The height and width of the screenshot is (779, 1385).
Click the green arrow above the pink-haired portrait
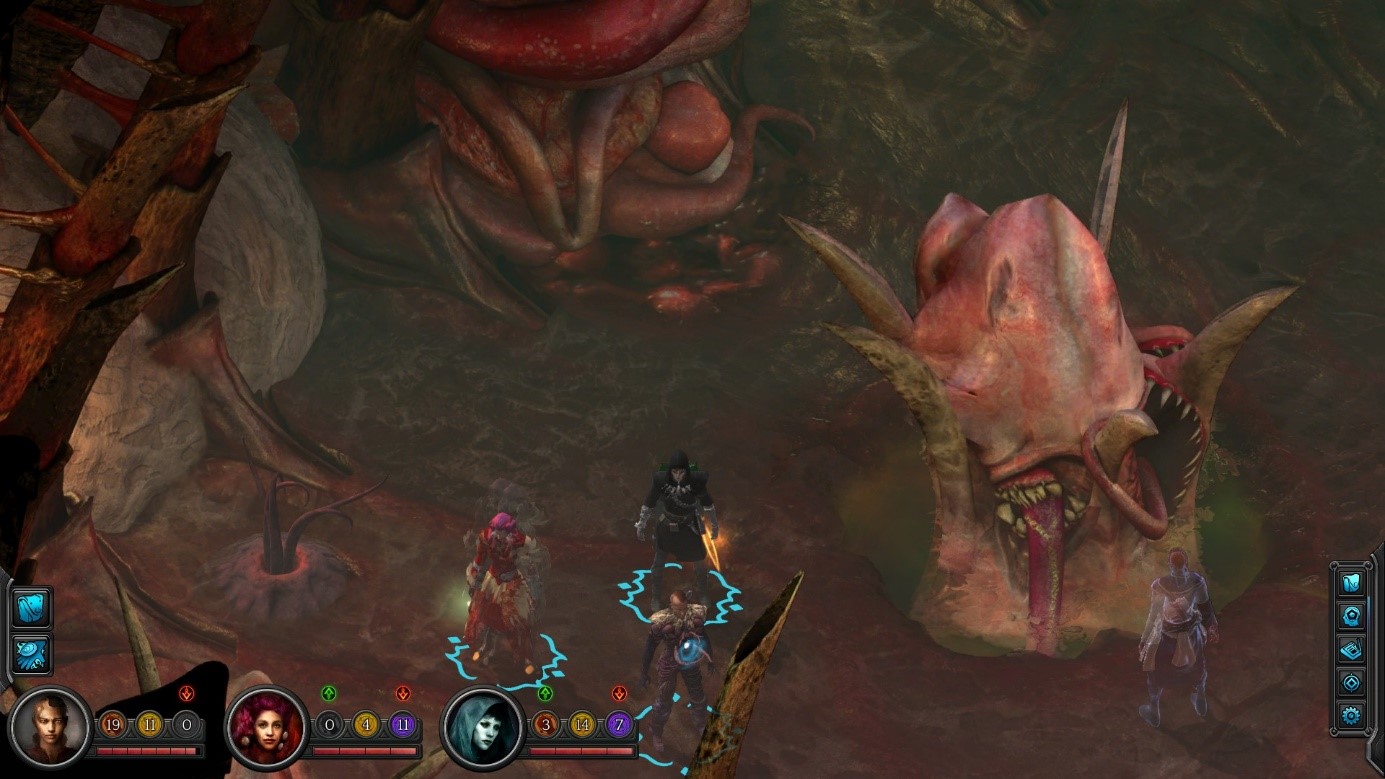[x=329, y=693]
